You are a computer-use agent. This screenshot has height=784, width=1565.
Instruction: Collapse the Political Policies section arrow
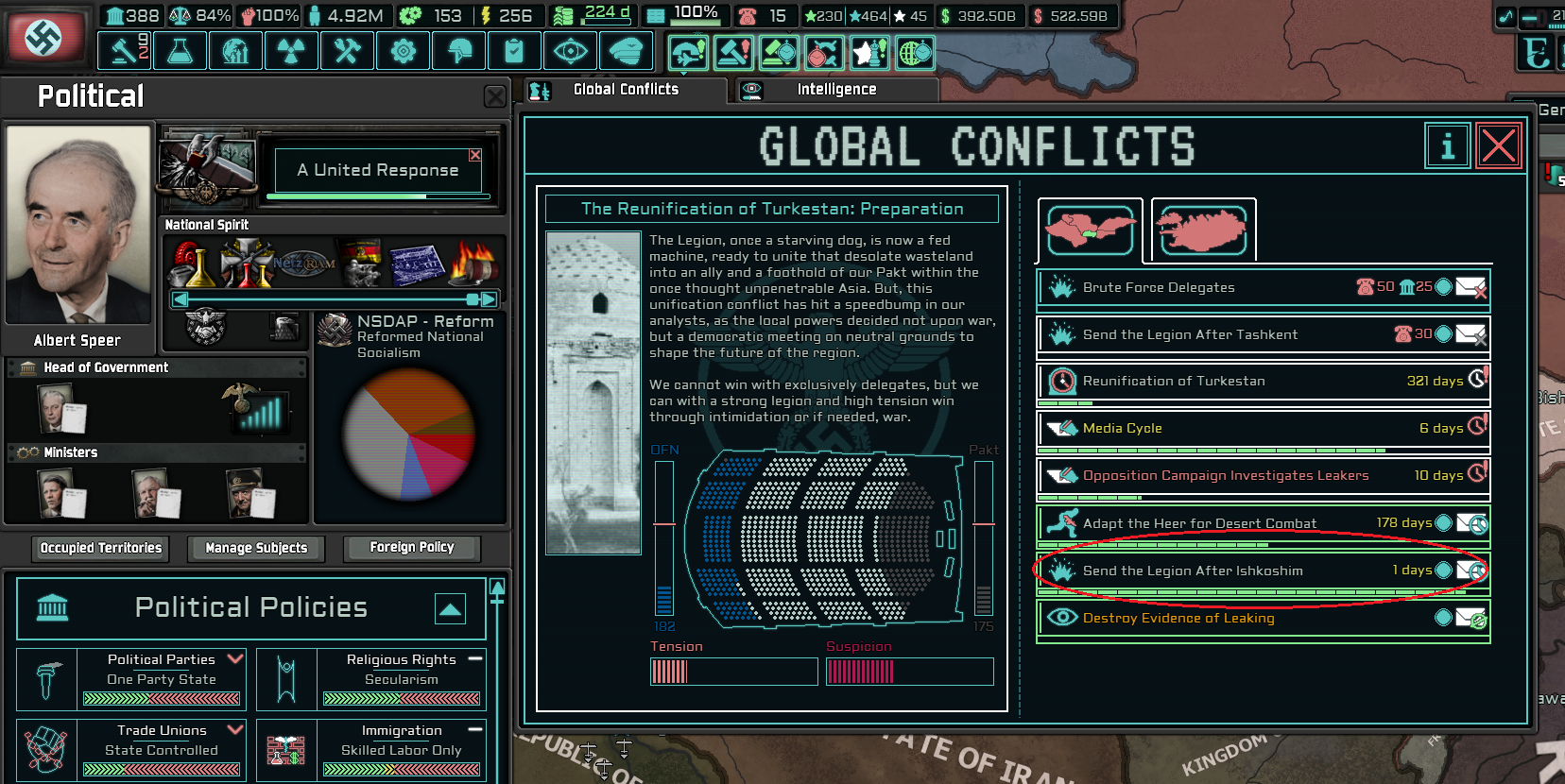coord(450,610)
